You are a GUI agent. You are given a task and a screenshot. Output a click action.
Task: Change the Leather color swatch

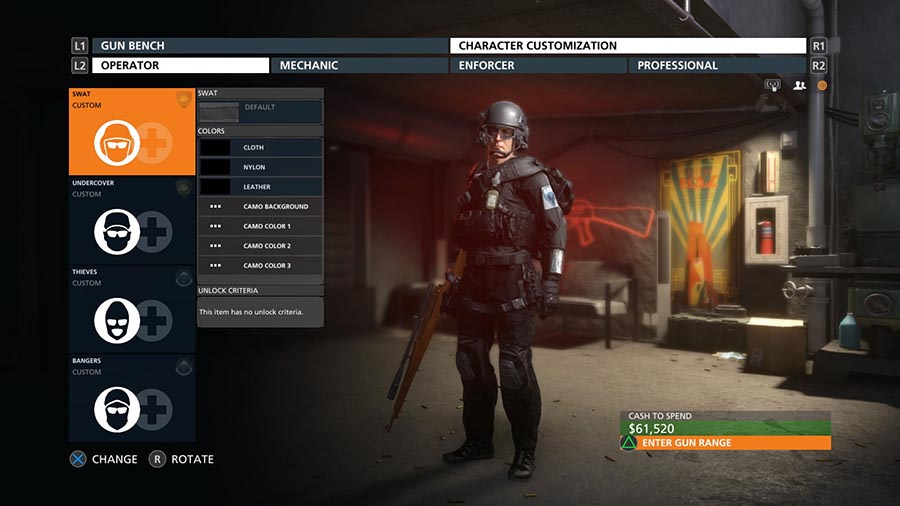click(260, 187)
